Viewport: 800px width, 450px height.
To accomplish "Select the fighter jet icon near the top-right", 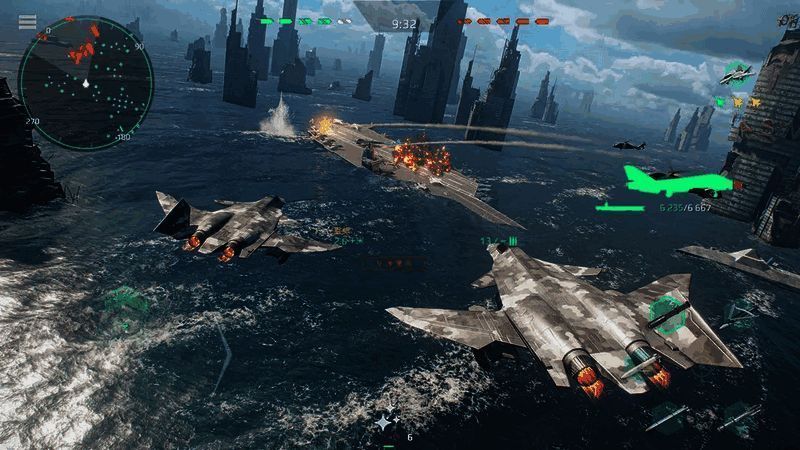I will [737, 75].
